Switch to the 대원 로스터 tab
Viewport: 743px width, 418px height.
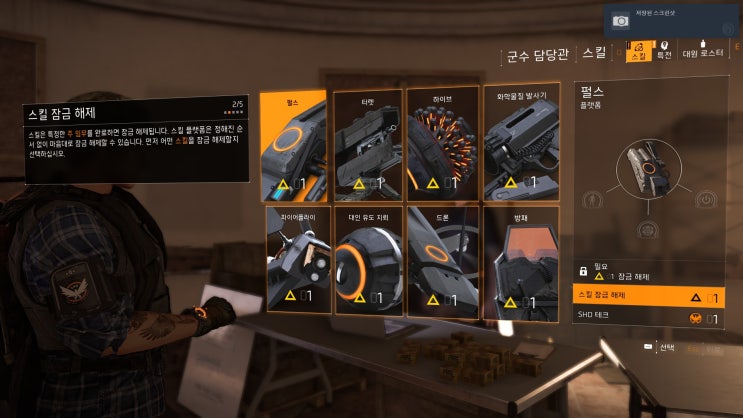pyautogui.click(x=703, y=51)
